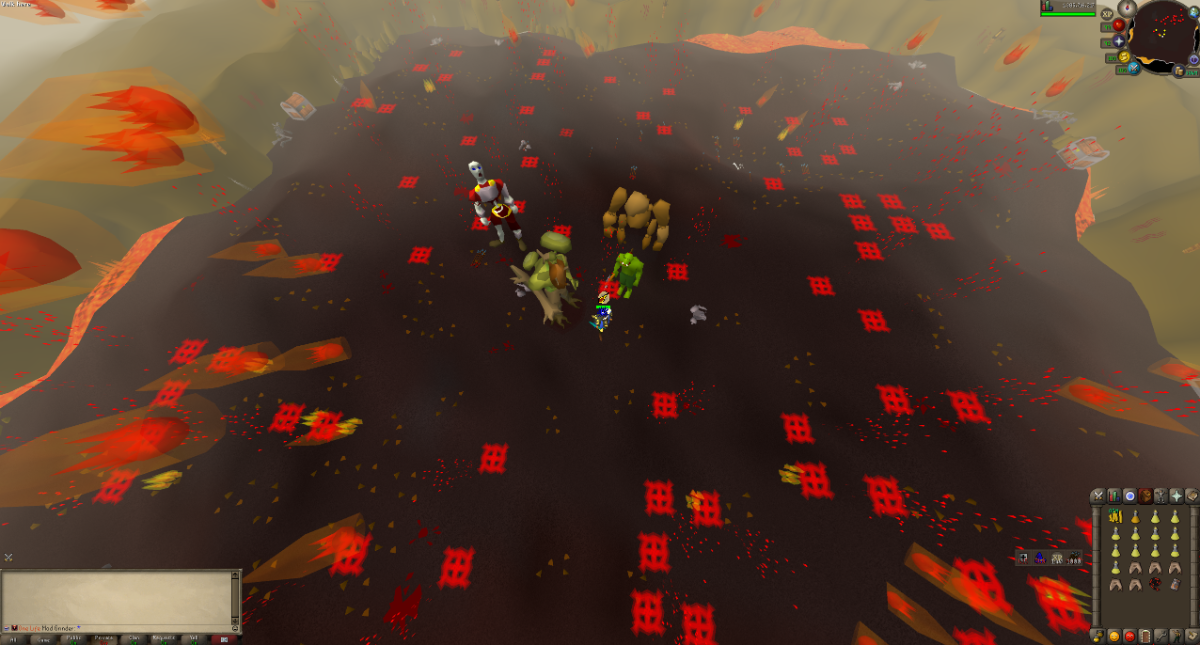
Task: Switch to the Skills tab
Action: 1113,496
